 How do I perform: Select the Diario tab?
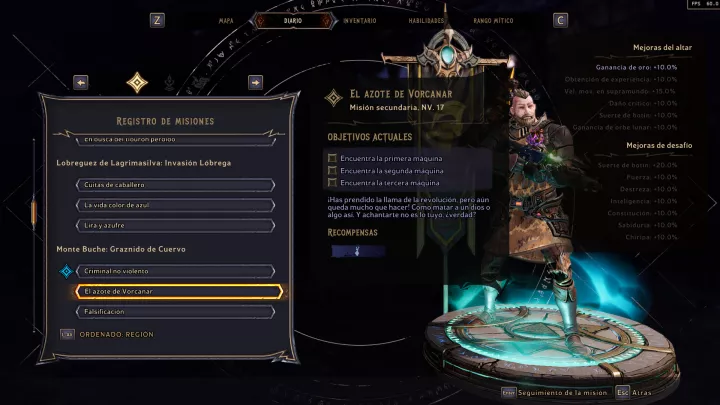point(293,19)
